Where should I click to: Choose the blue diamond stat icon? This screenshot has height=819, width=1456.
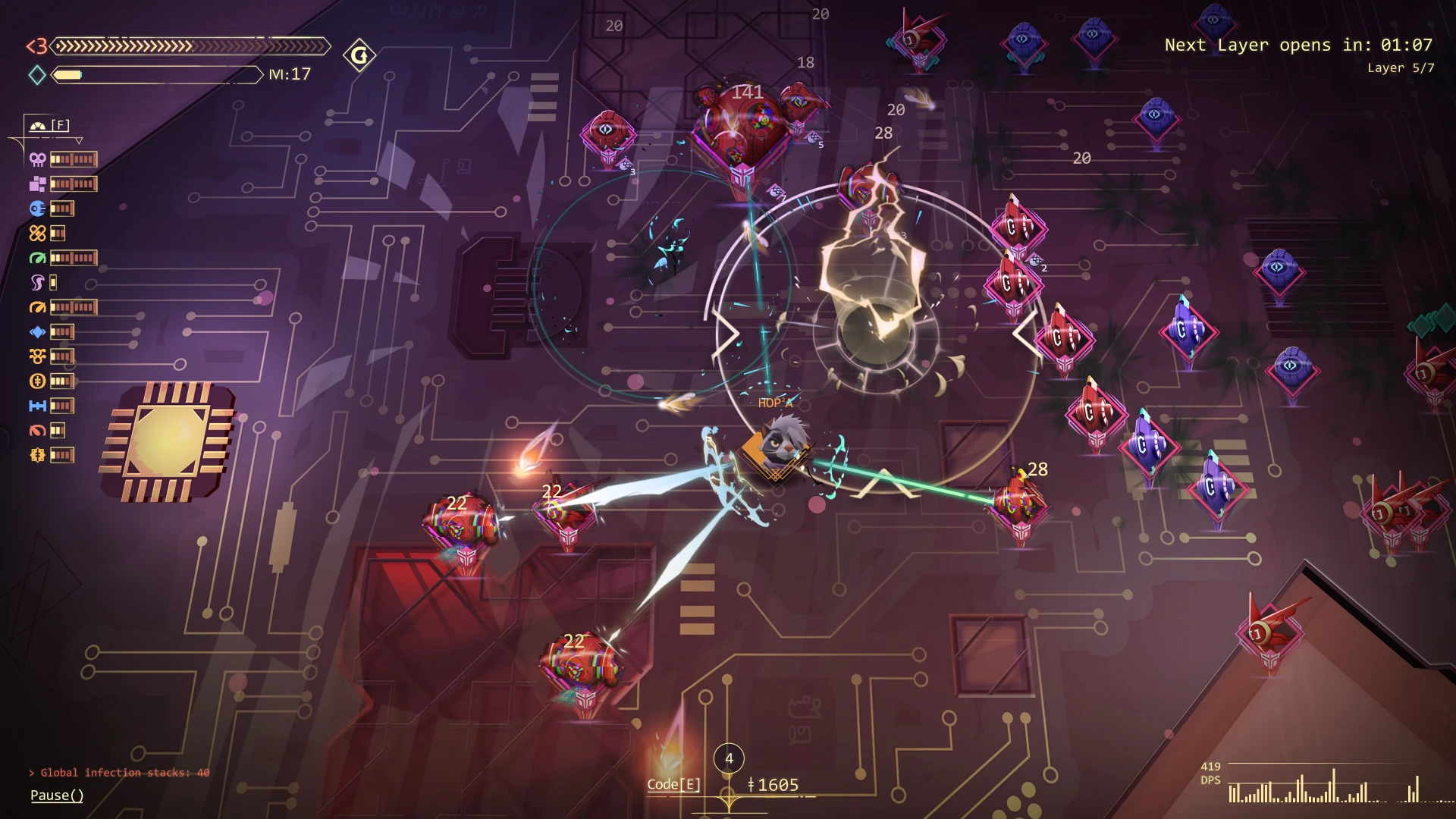[37, 332]
